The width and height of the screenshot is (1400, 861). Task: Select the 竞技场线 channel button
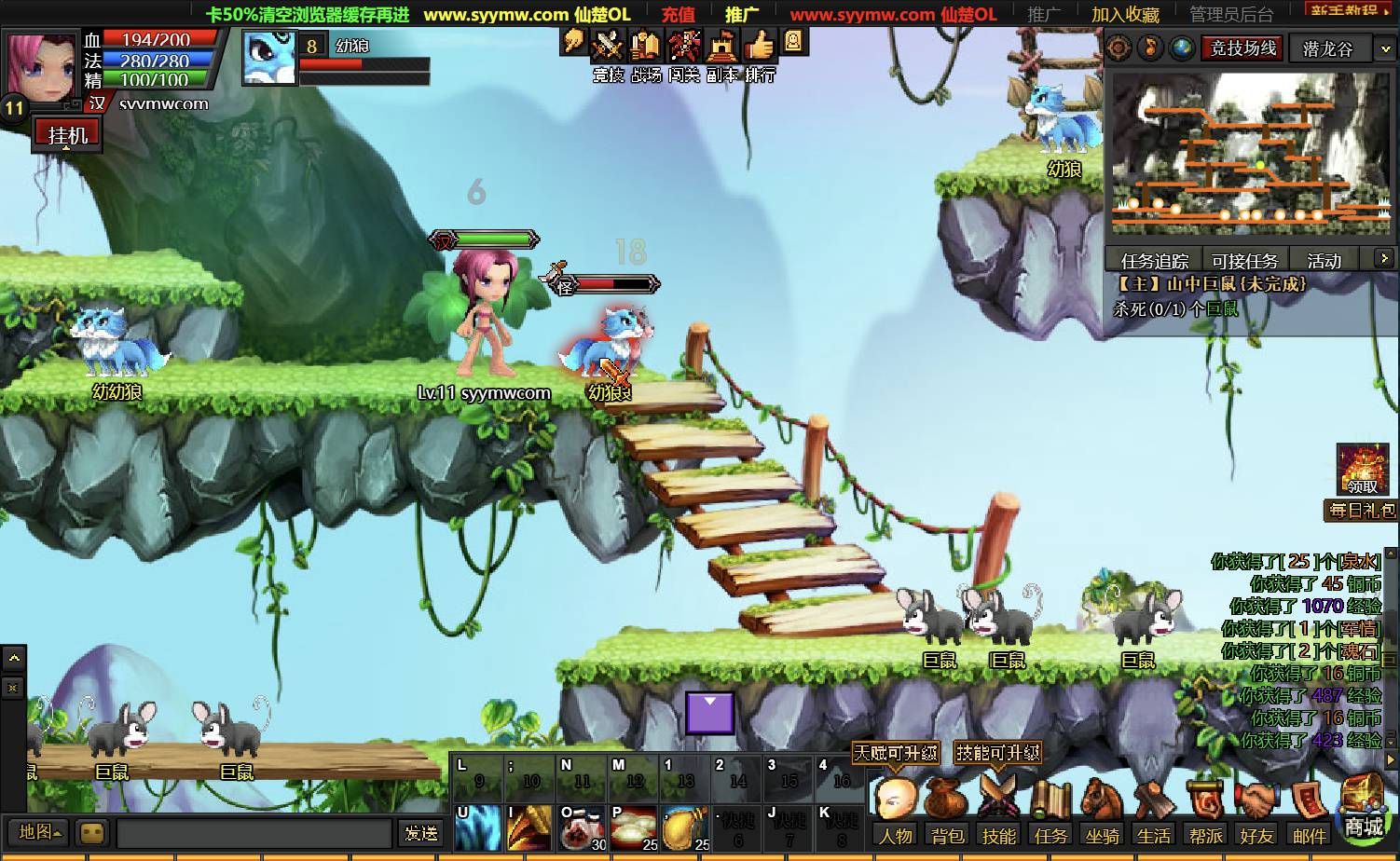[x=1243, y=48]
